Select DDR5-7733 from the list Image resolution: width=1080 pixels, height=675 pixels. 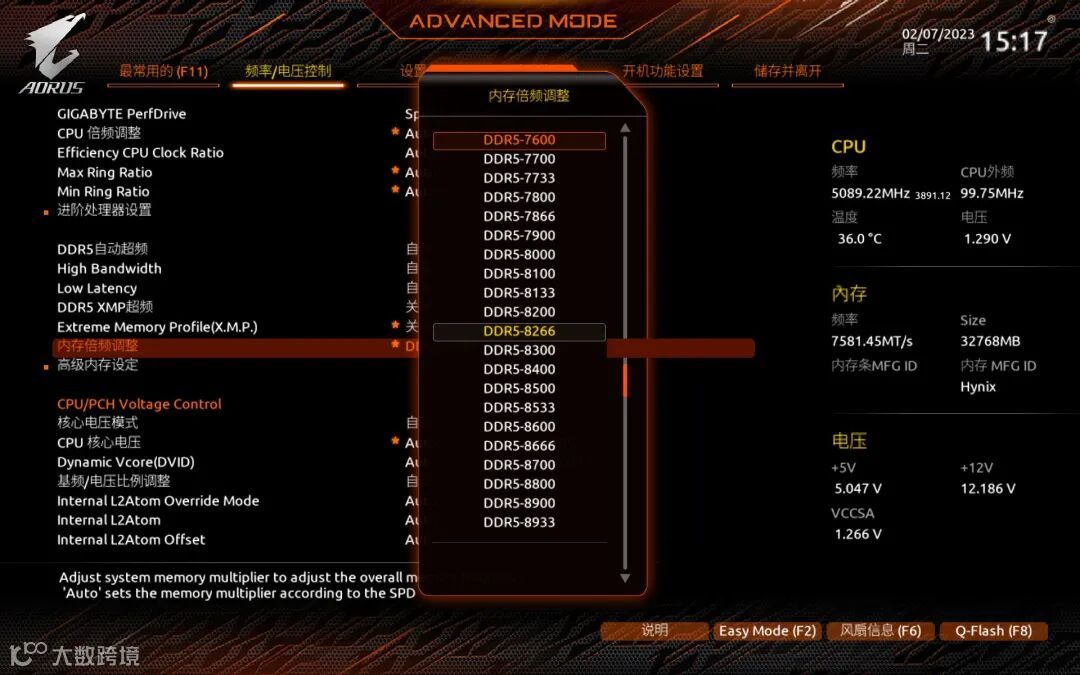(x=519, y=178)
